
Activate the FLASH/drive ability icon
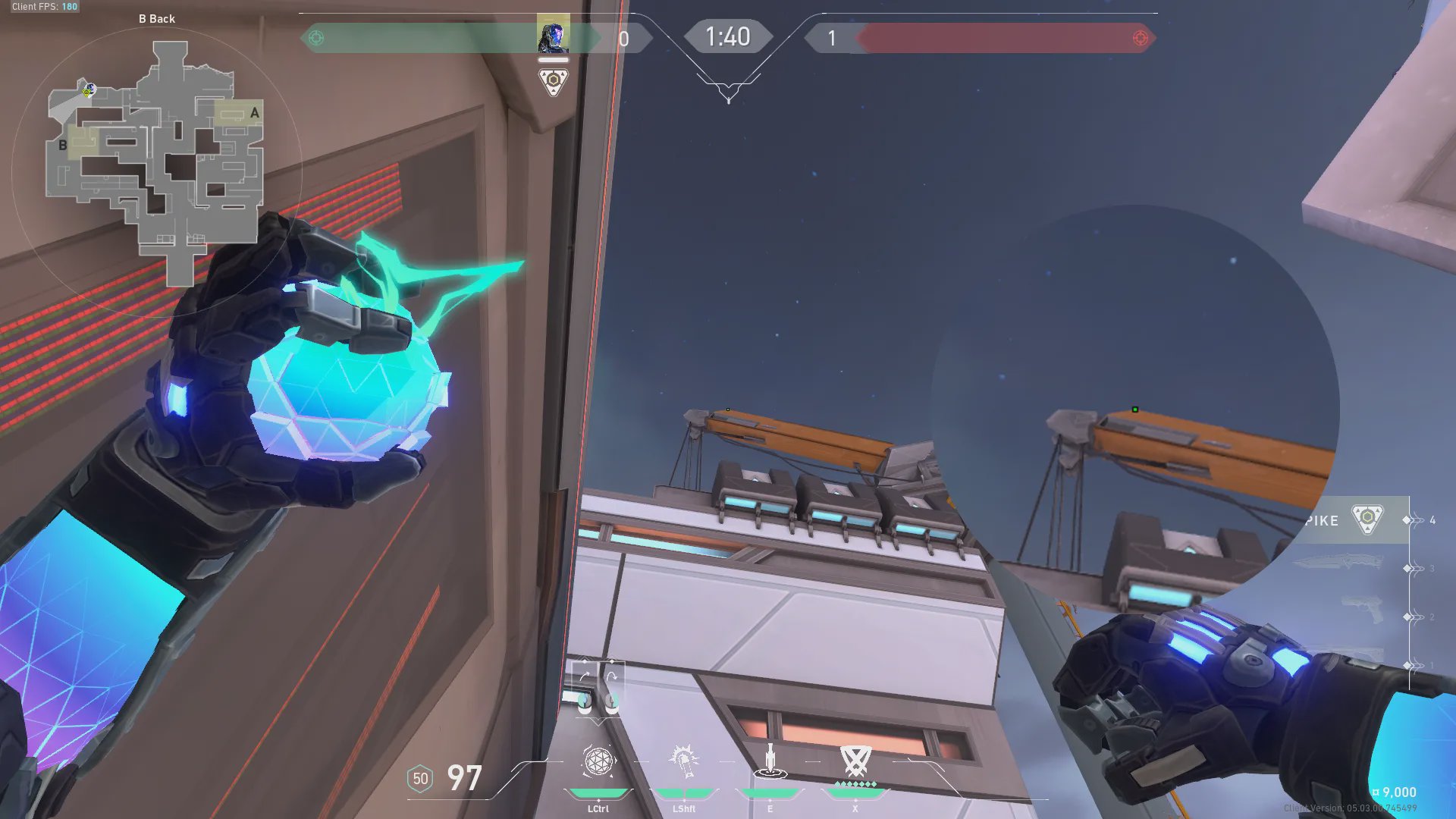pyautogui.click(x=683, y=761)
